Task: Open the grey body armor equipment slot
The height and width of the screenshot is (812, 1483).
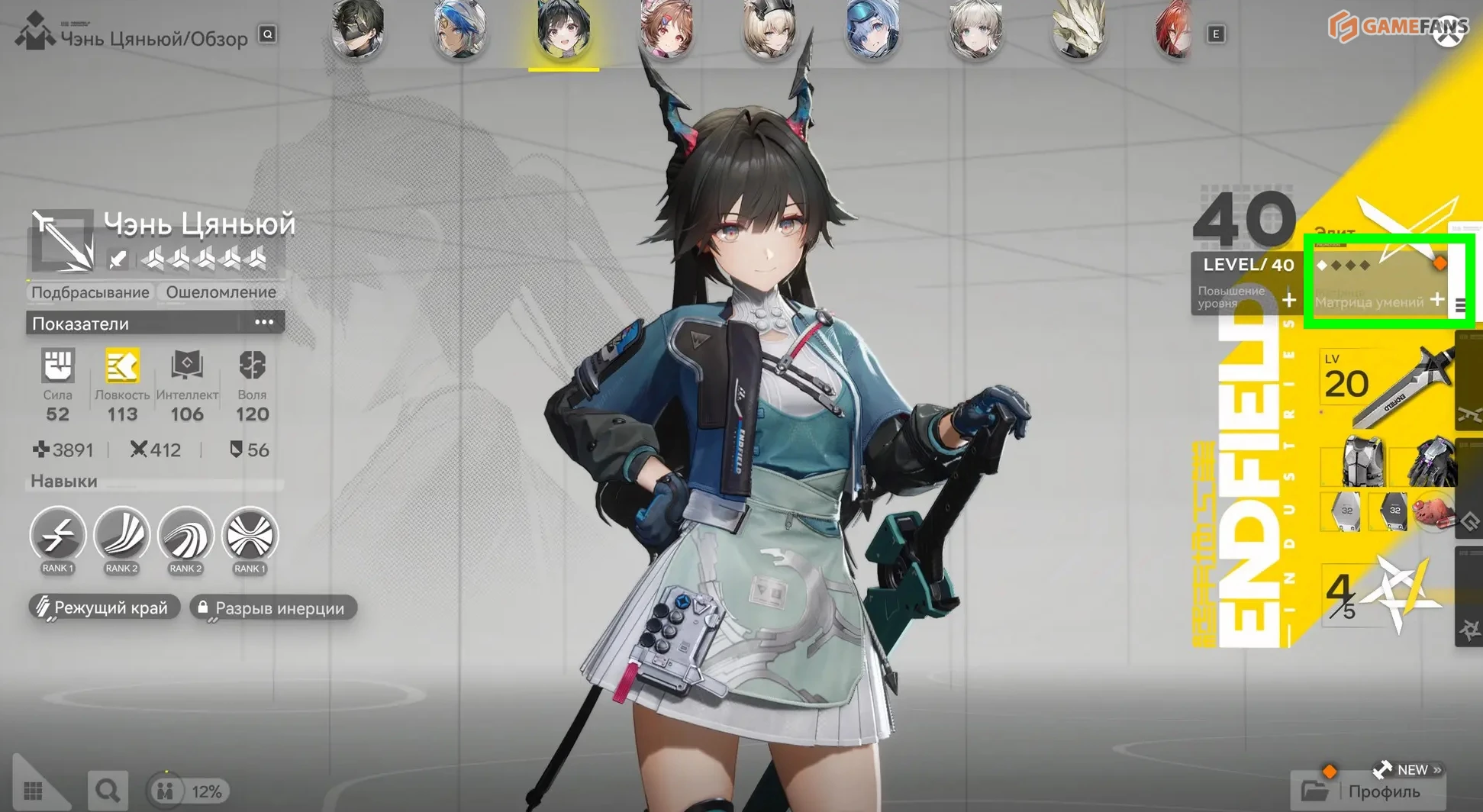Action: 1362,461
